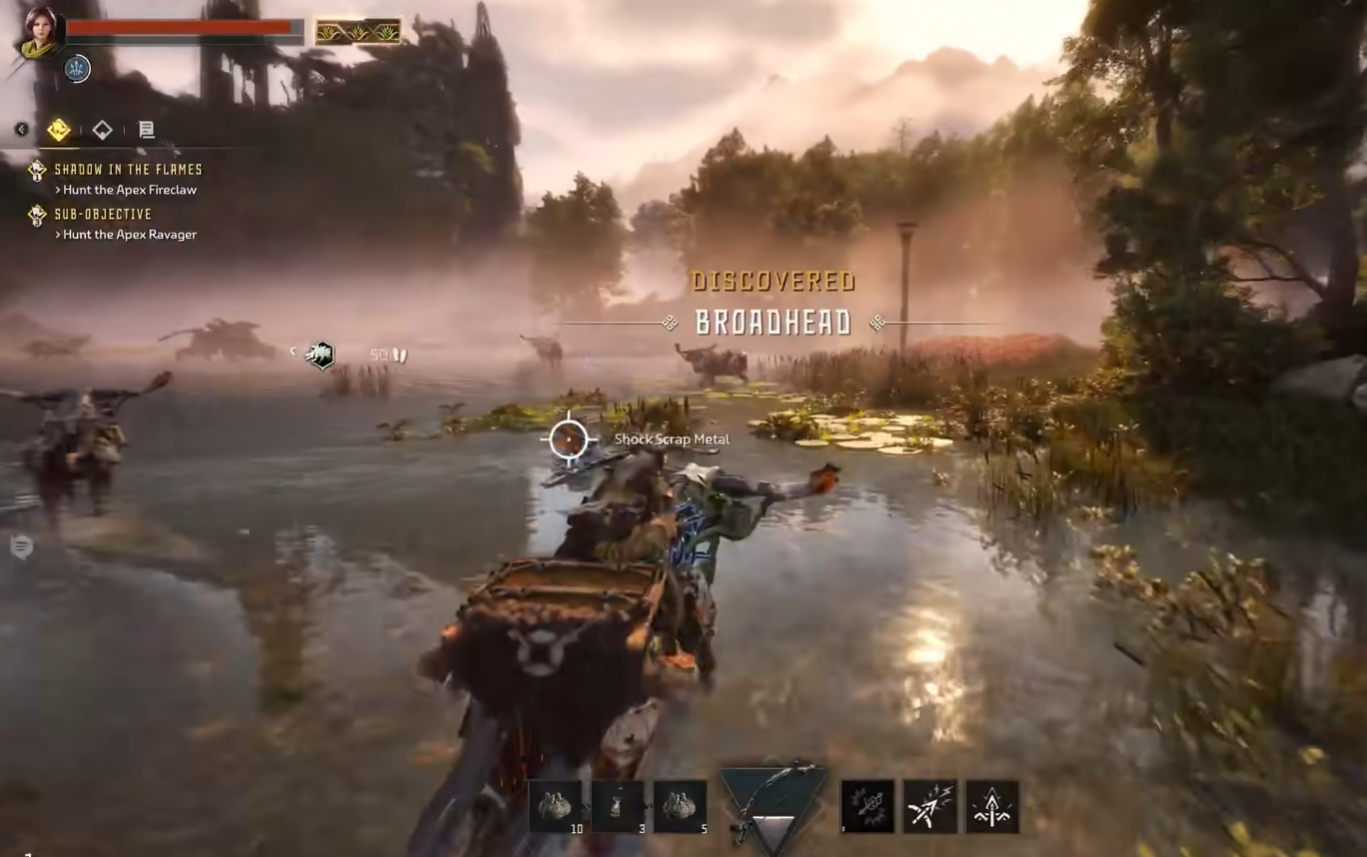
Task: Use the potion slot with count 3
Action: point(618,806)
